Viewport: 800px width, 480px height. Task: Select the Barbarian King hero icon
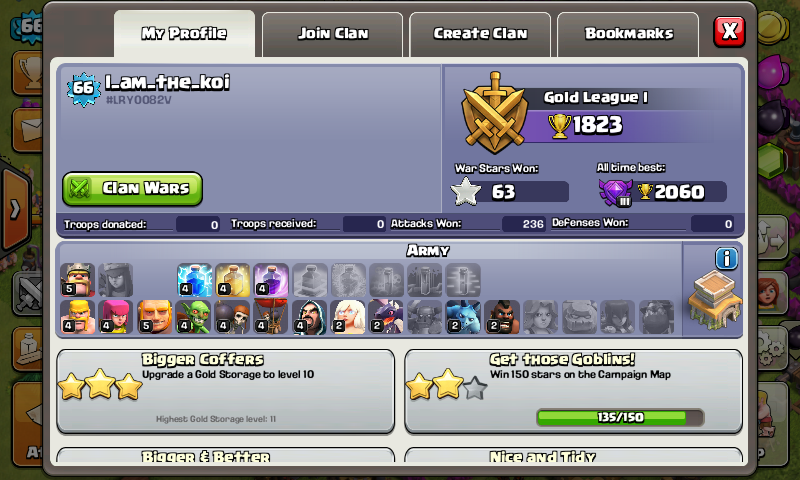coord(77,280)
